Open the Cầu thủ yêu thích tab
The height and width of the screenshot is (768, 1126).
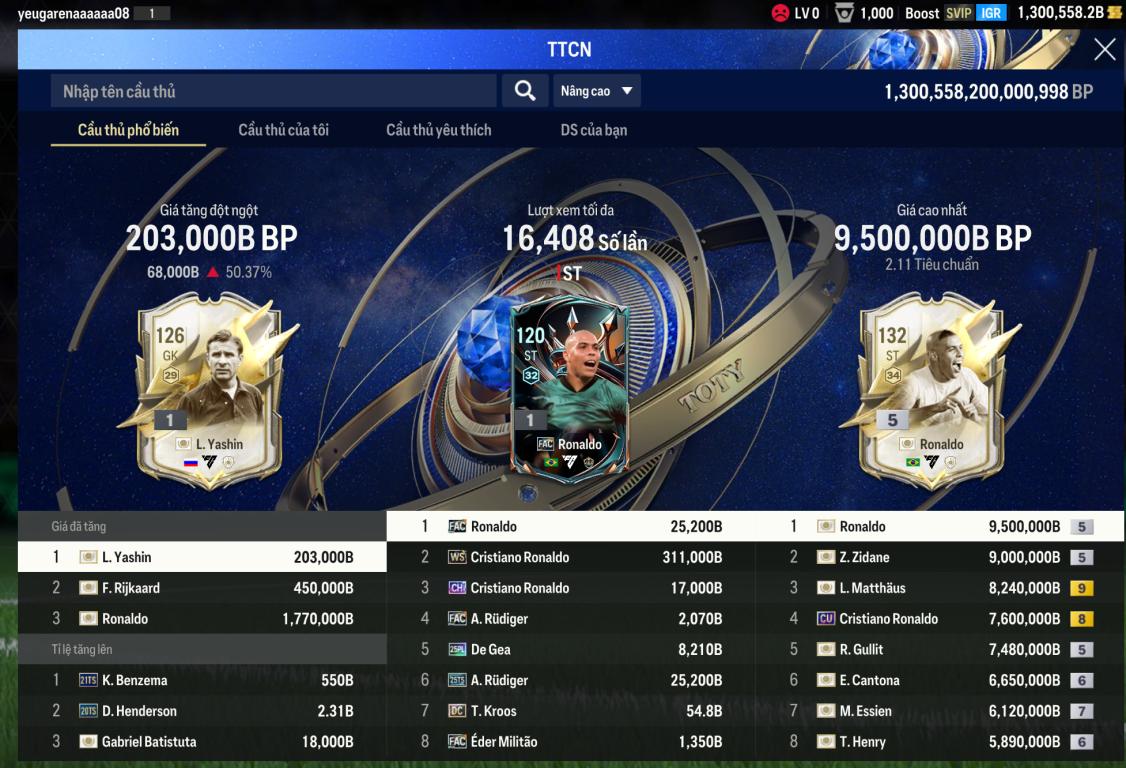(x=438, y=130)
